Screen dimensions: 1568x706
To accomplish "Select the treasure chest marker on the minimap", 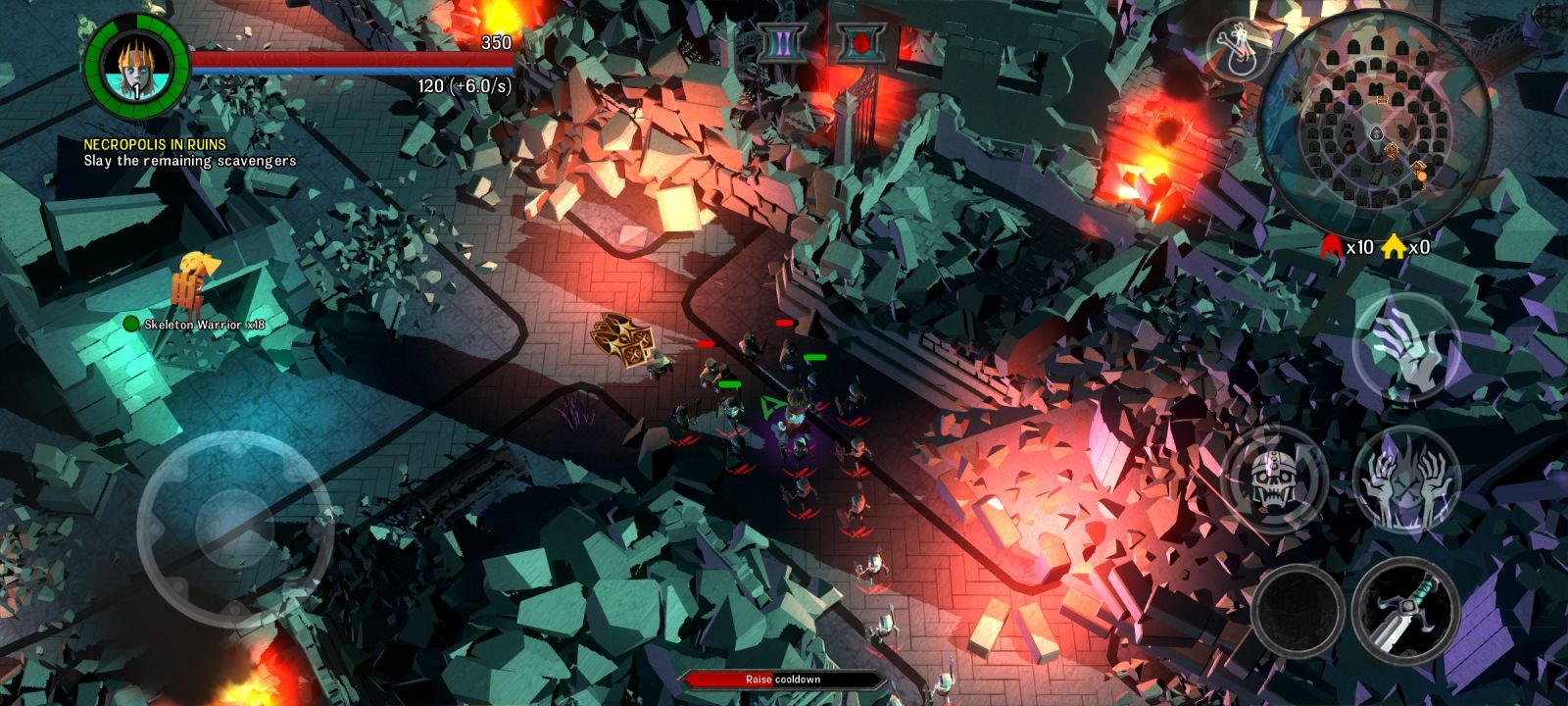I will (1382, 100).
